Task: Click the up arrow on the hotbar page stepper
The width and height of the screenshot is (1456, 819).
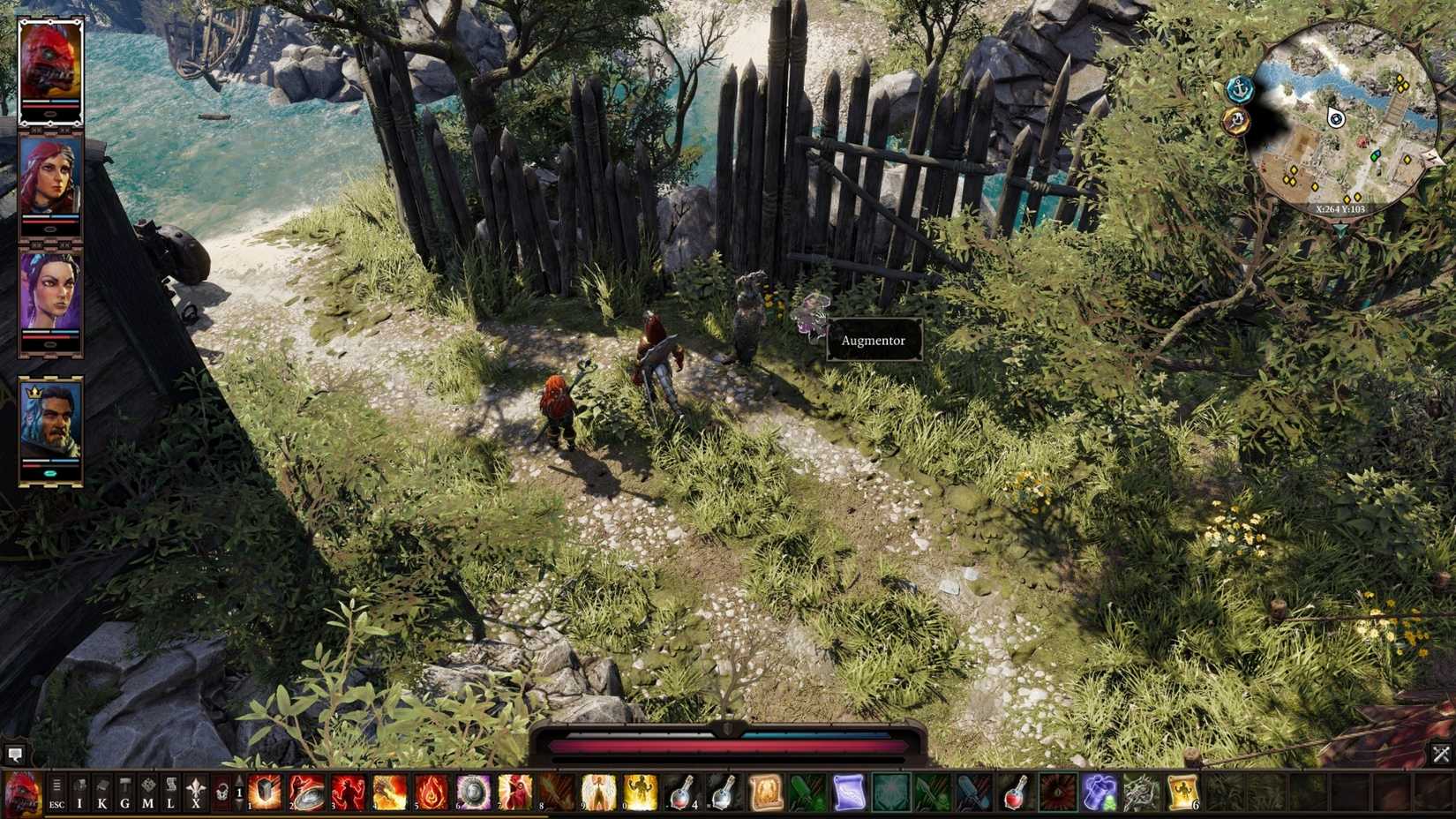Action: point(239,781)
